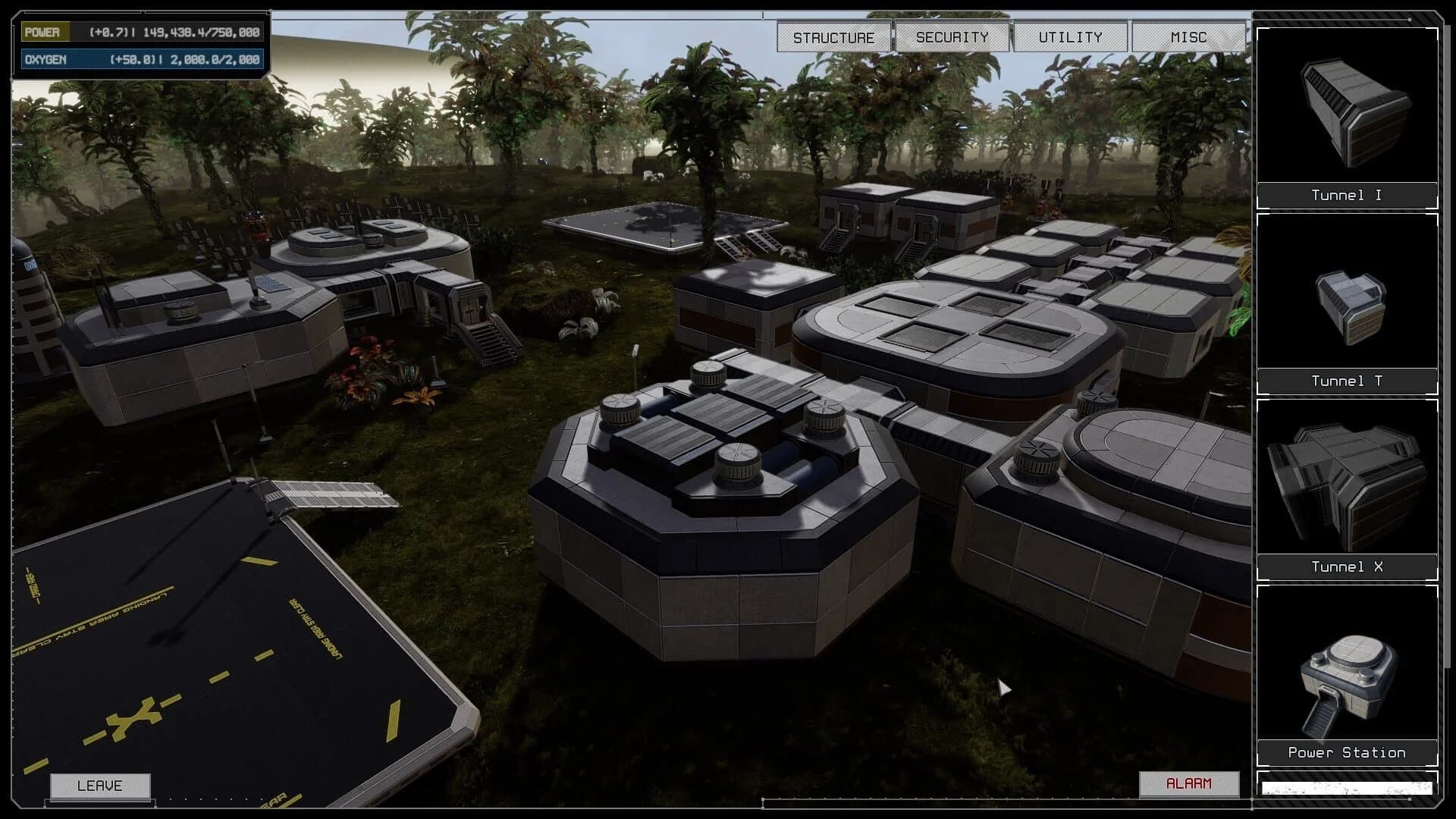Click the POWER resource bar
The image size is (1456, 819).
(140, 33)
